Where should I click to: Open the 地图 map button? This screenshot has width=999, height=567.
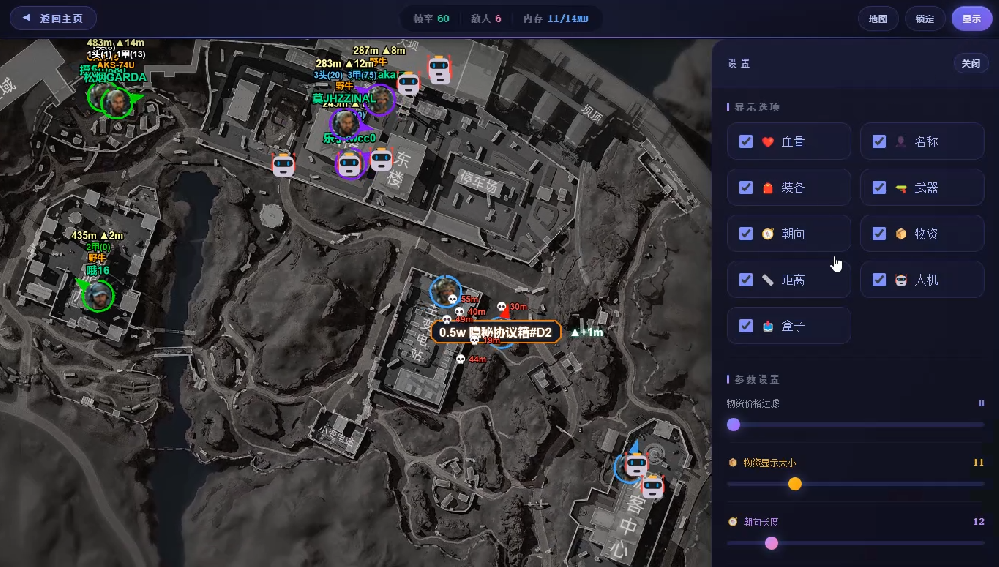point(878,18)
